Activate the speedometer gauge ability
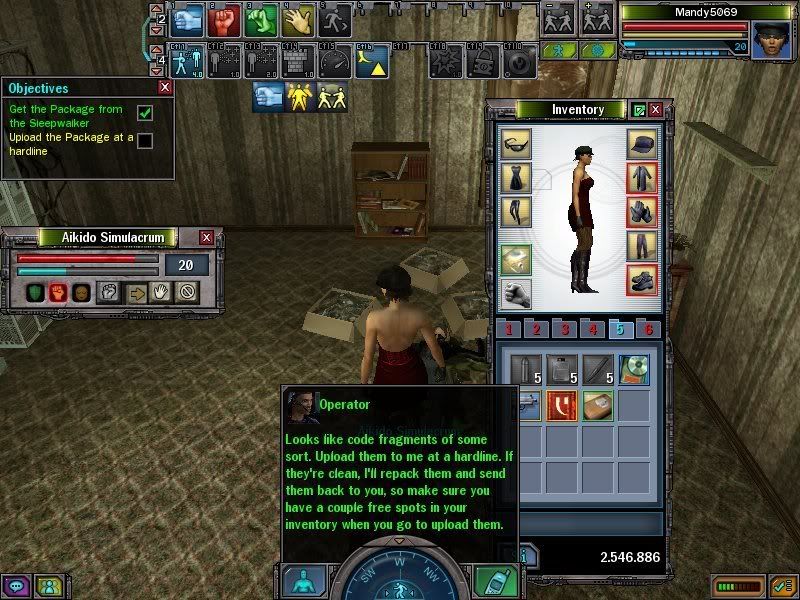 (335, 62)
